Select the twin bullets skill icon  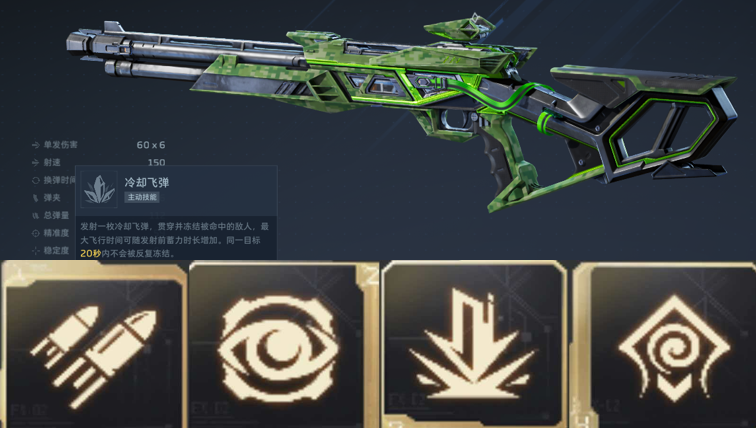coord(94,345)
